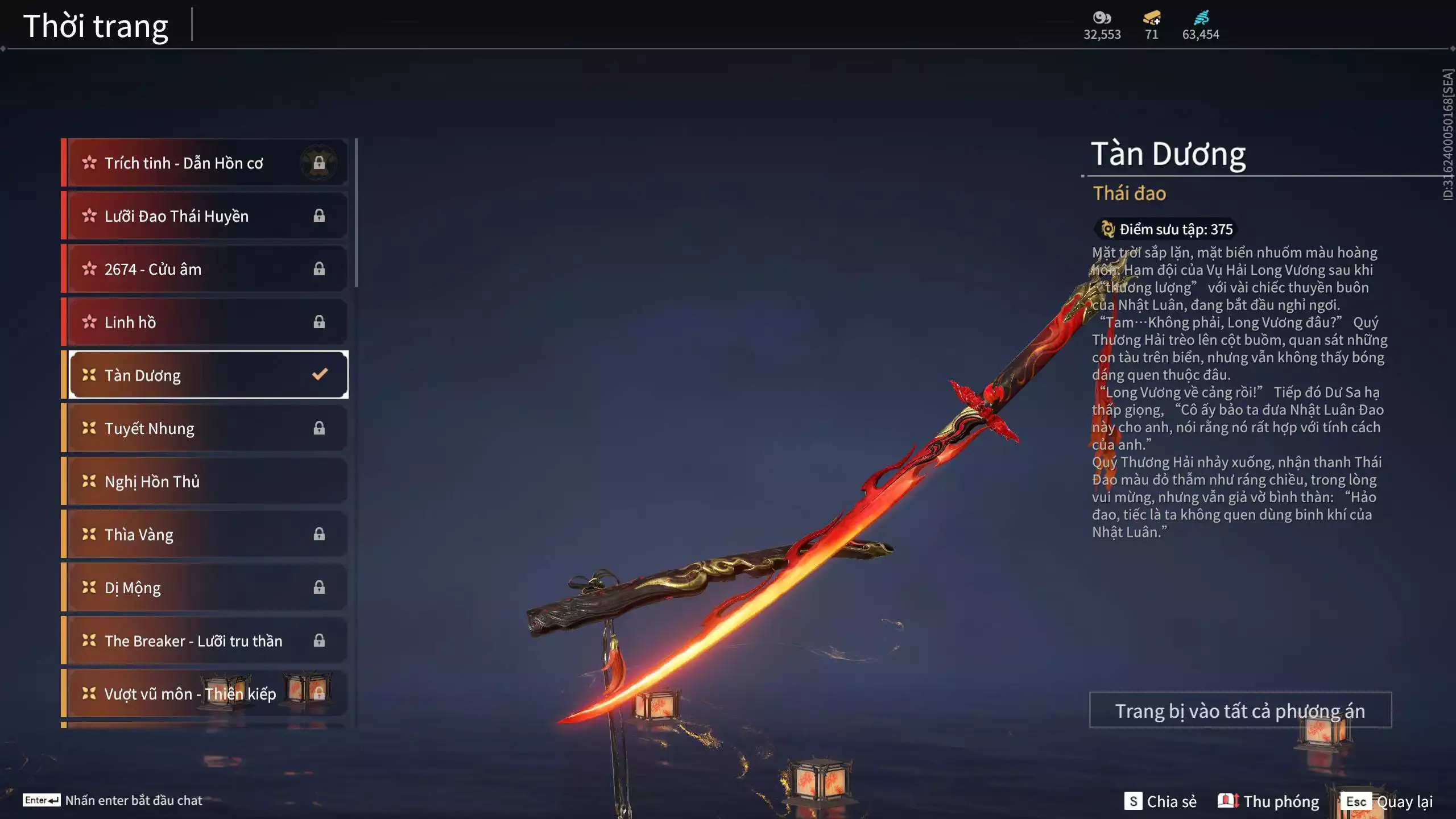Click the gold ingot currency icon

[1152, 18]
